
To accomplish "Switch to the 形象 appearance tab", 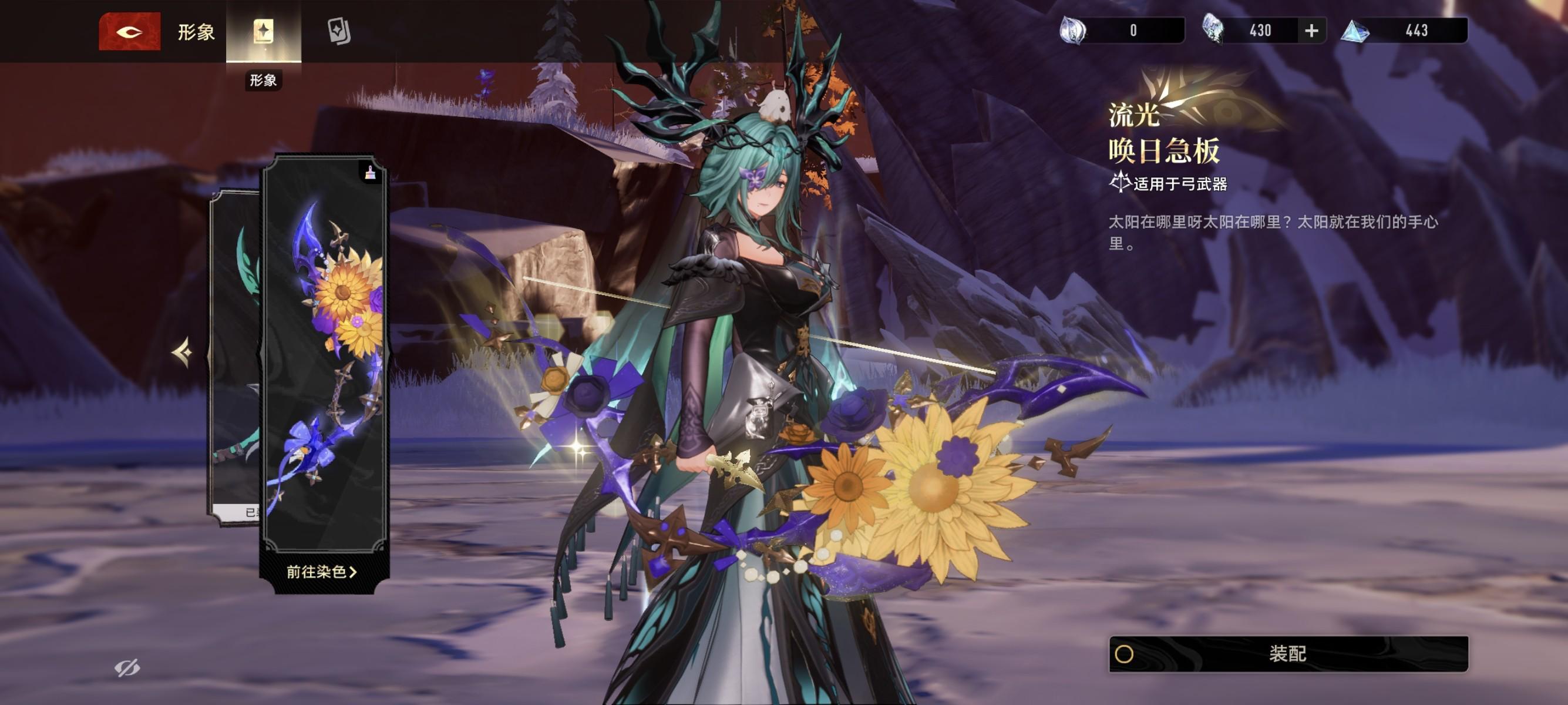I will (263, 31).
